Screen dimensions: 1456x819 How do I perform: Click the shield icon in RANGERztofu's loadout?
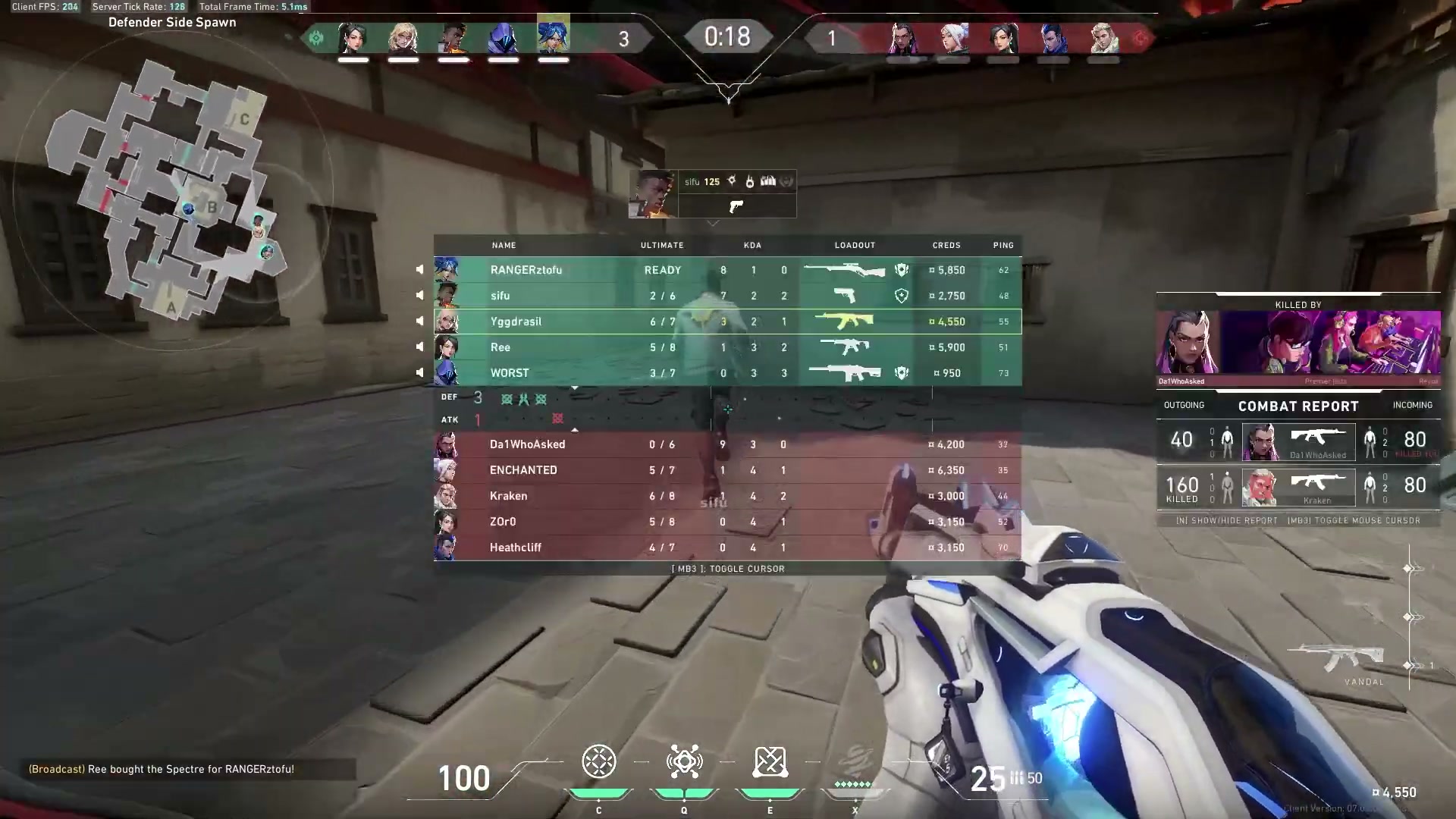point(902,270)
